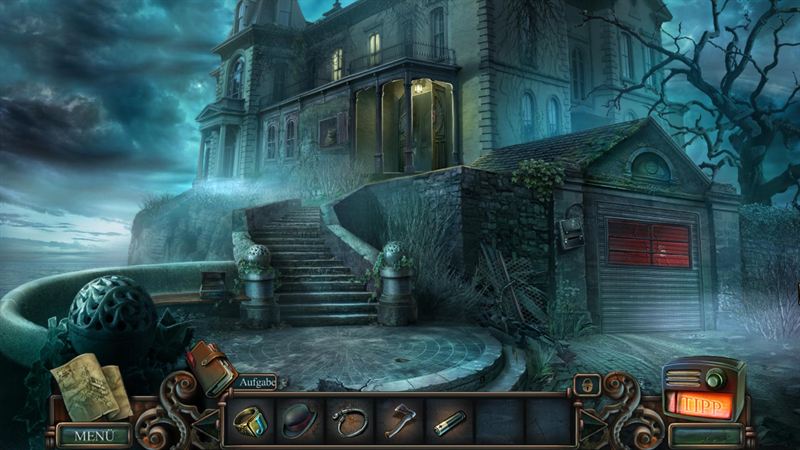Open the MENÜ button
Screen dimensions: 800x450
93,435
